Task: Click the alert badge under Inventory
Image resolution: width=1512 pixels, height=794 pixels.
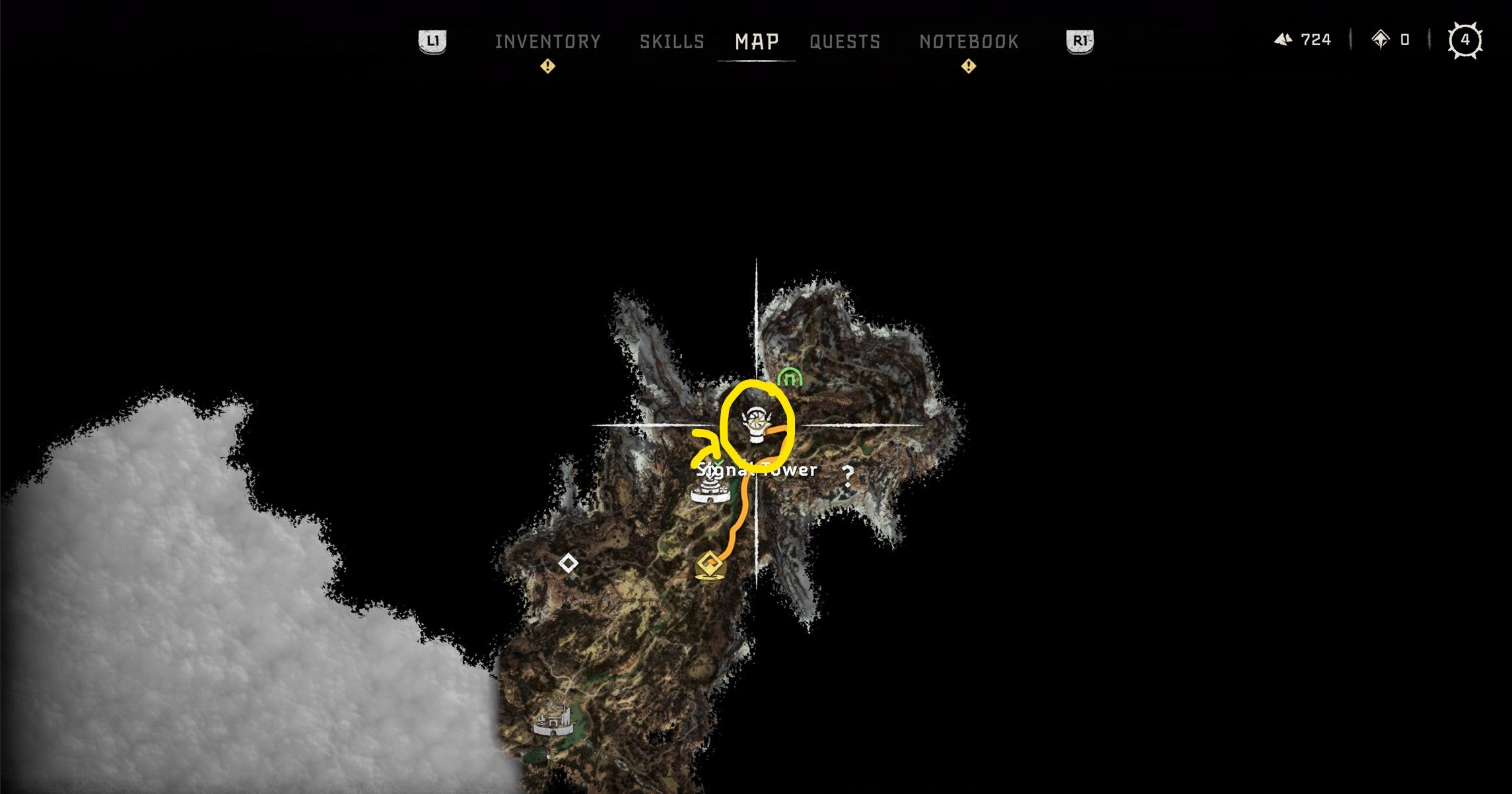Action: click(x=548, y=66)
